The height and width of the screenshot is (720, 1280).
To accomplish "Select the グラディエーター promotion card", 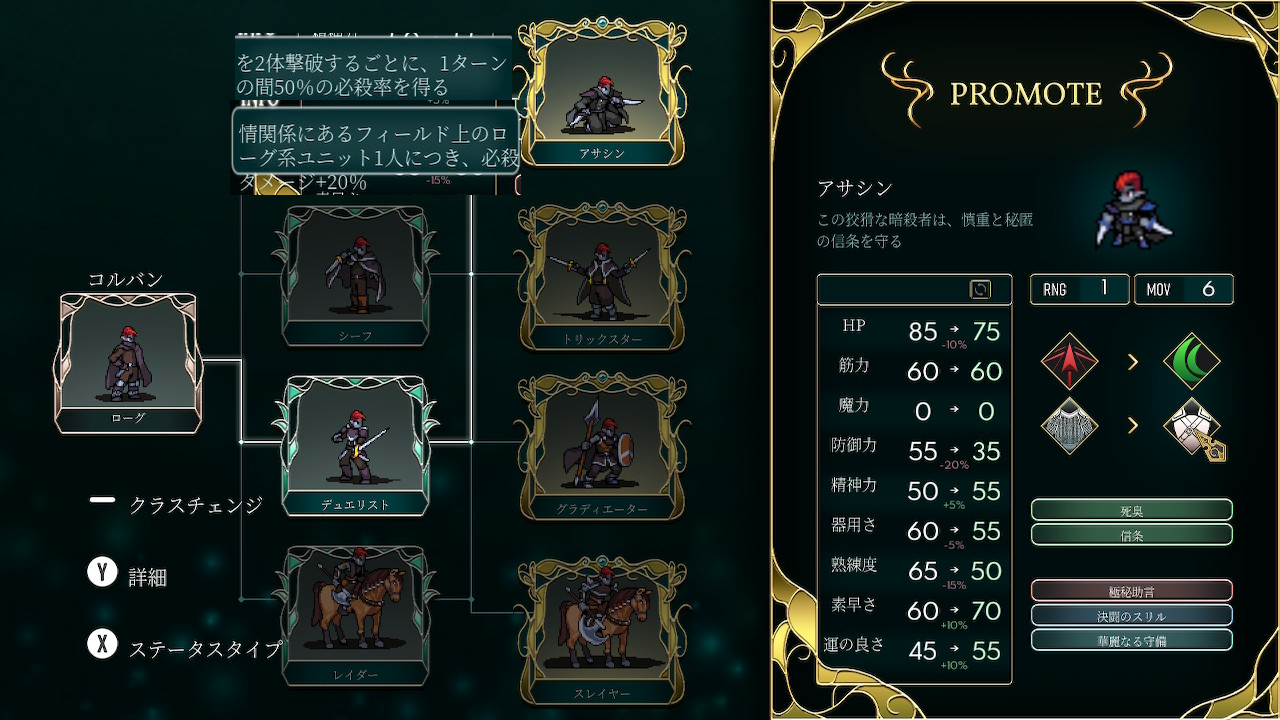I will (601, 445).
